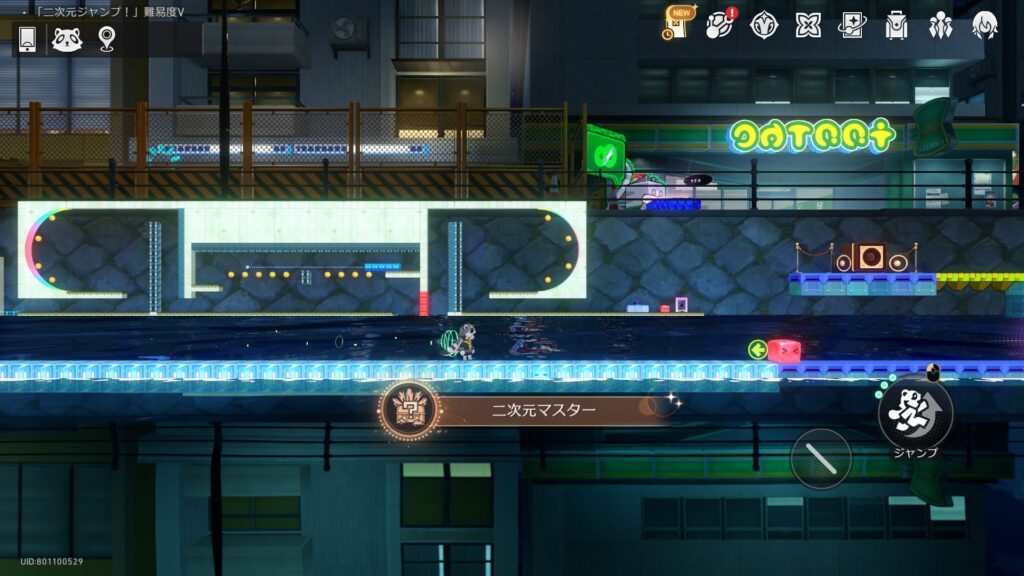The height and width of the screenshot is (576, 1024).
Task: Click the 二次元マスター achievement banner
Action: coord(530,409)
